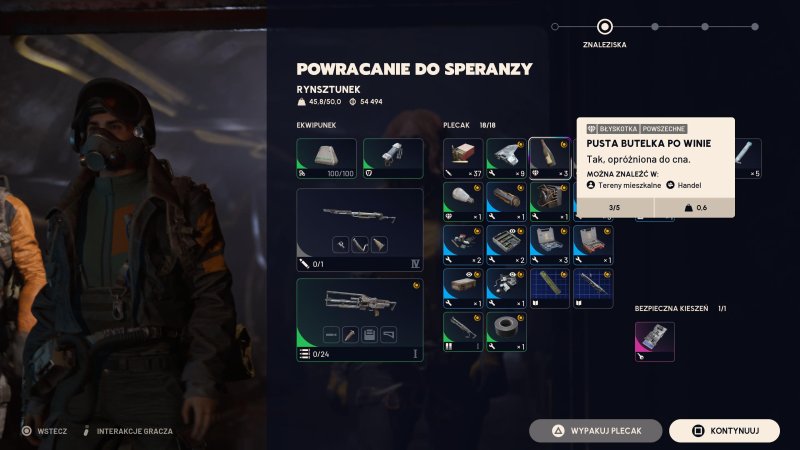800x450 pixels.
Task: Select the equipment slot beside the shield
Action: click(392, 158)
